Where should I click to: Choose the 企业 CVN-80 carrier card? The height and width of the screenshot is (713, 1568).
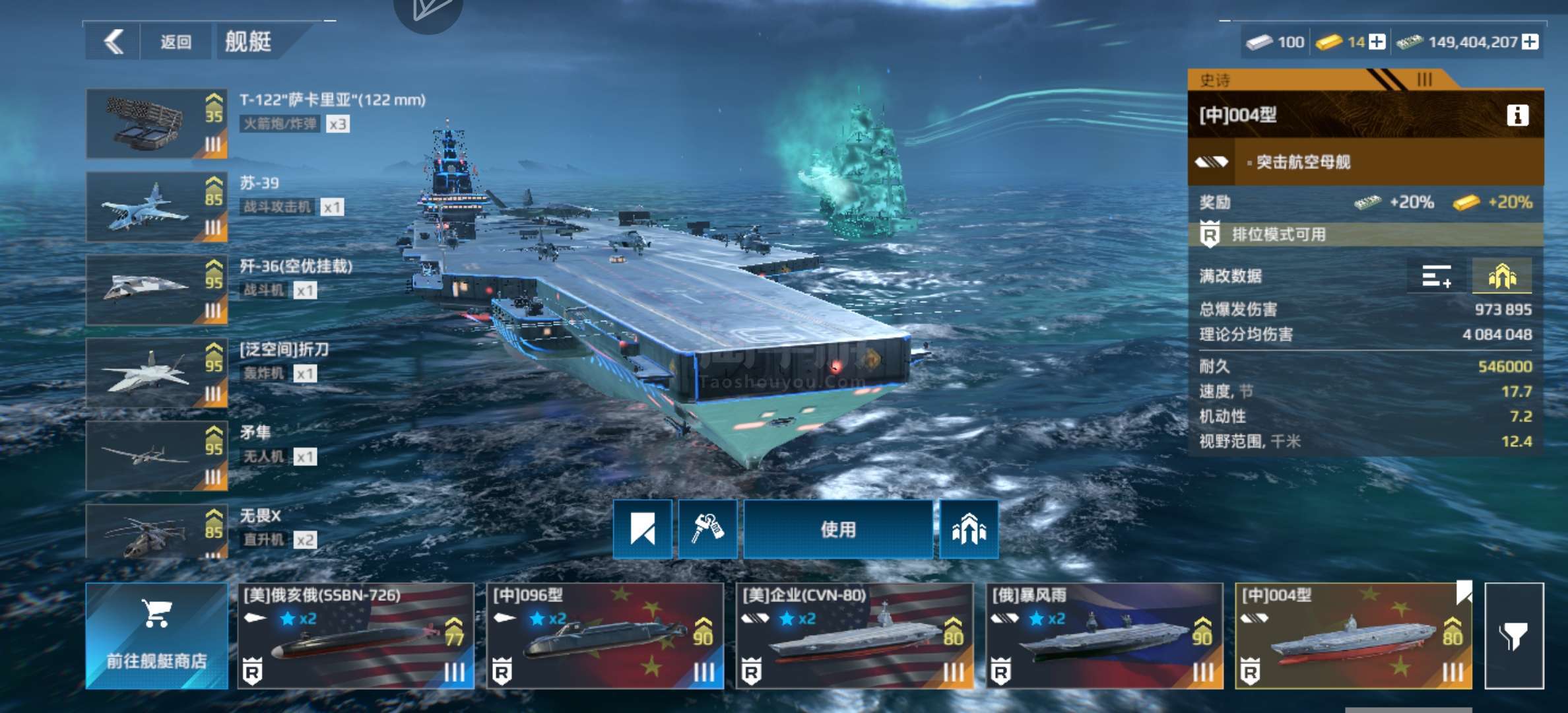pyautogui.click(x=855, y=636)
